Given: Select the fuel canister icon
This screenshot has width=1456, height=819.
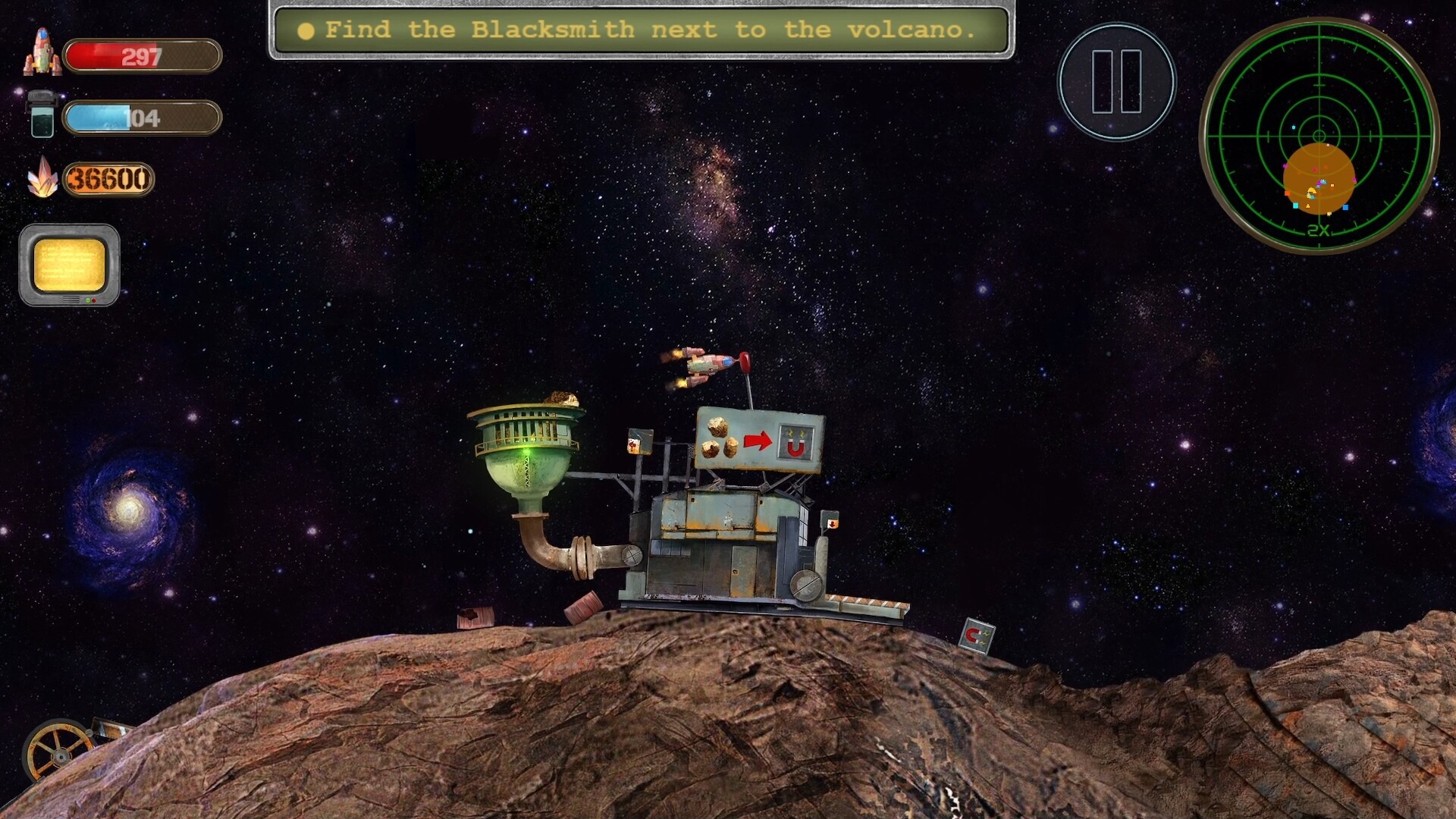Looking at the screenshot, I should pyautogui.click(x=42, y=115).
